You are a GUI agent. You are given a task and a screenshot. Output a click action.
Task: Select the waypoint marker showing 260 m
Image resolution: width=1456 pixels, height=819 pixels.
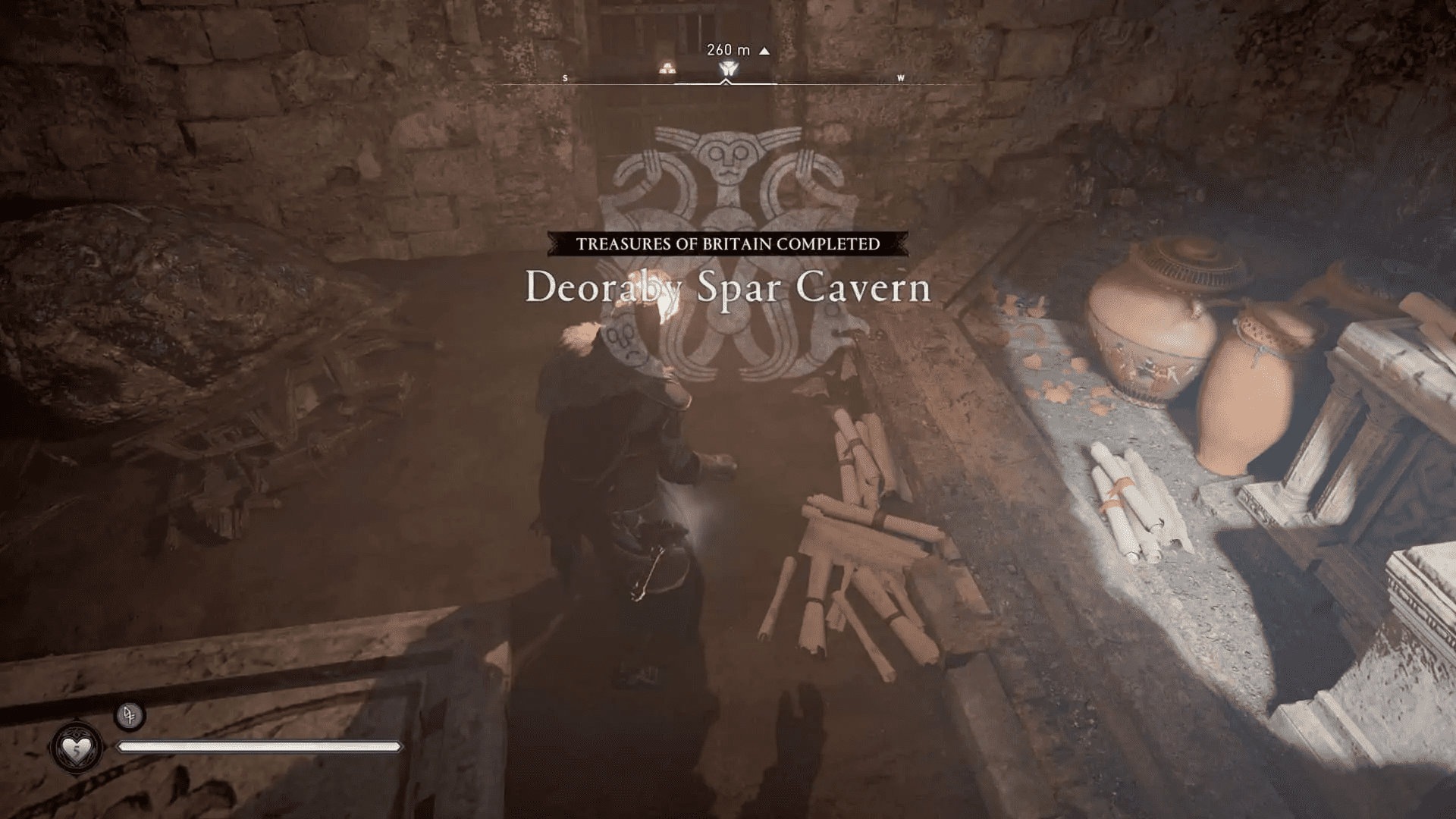(726, 67)
